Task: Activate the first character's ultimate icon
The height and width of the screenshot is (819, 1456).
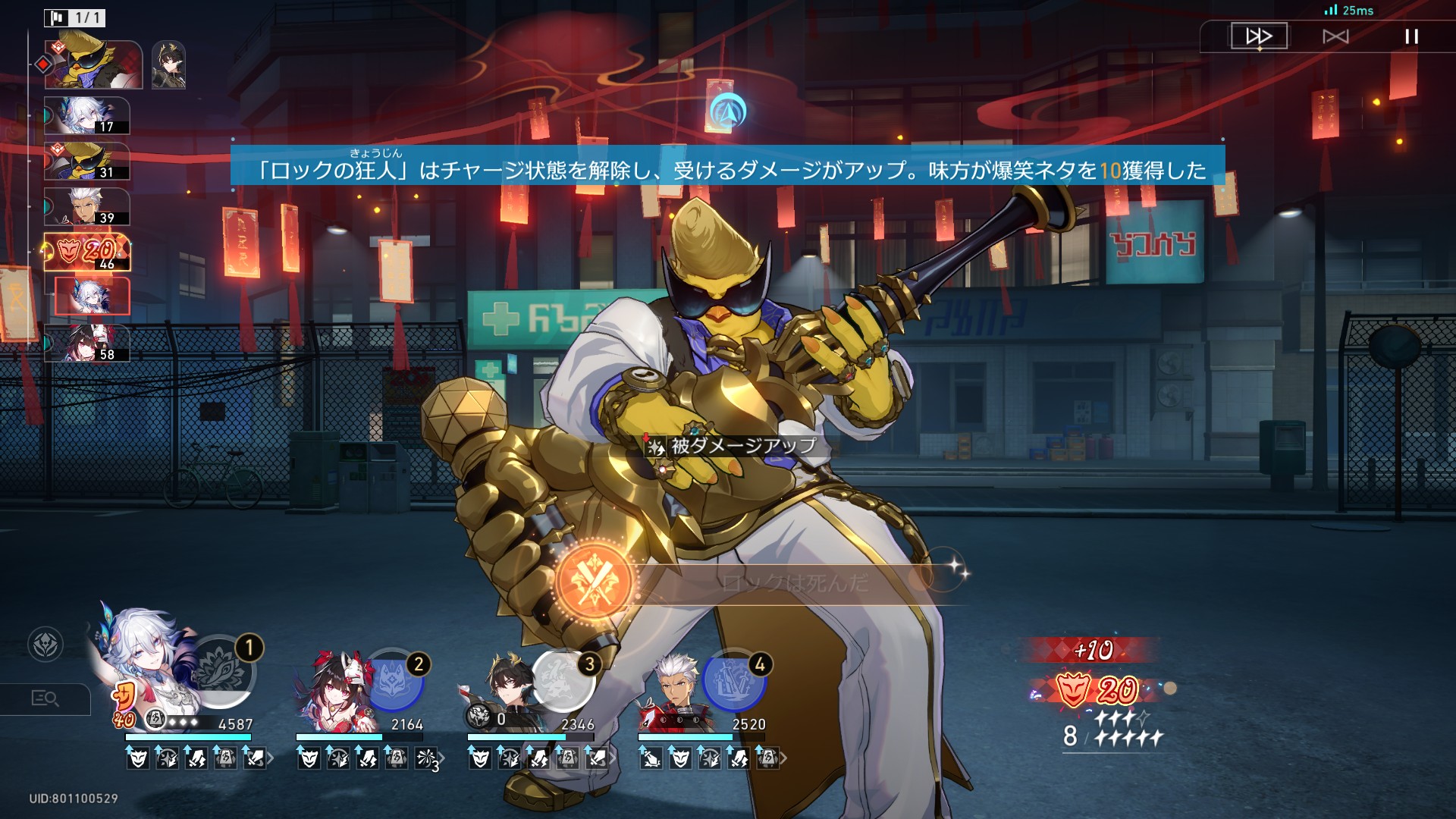Action: click(221, 671)
